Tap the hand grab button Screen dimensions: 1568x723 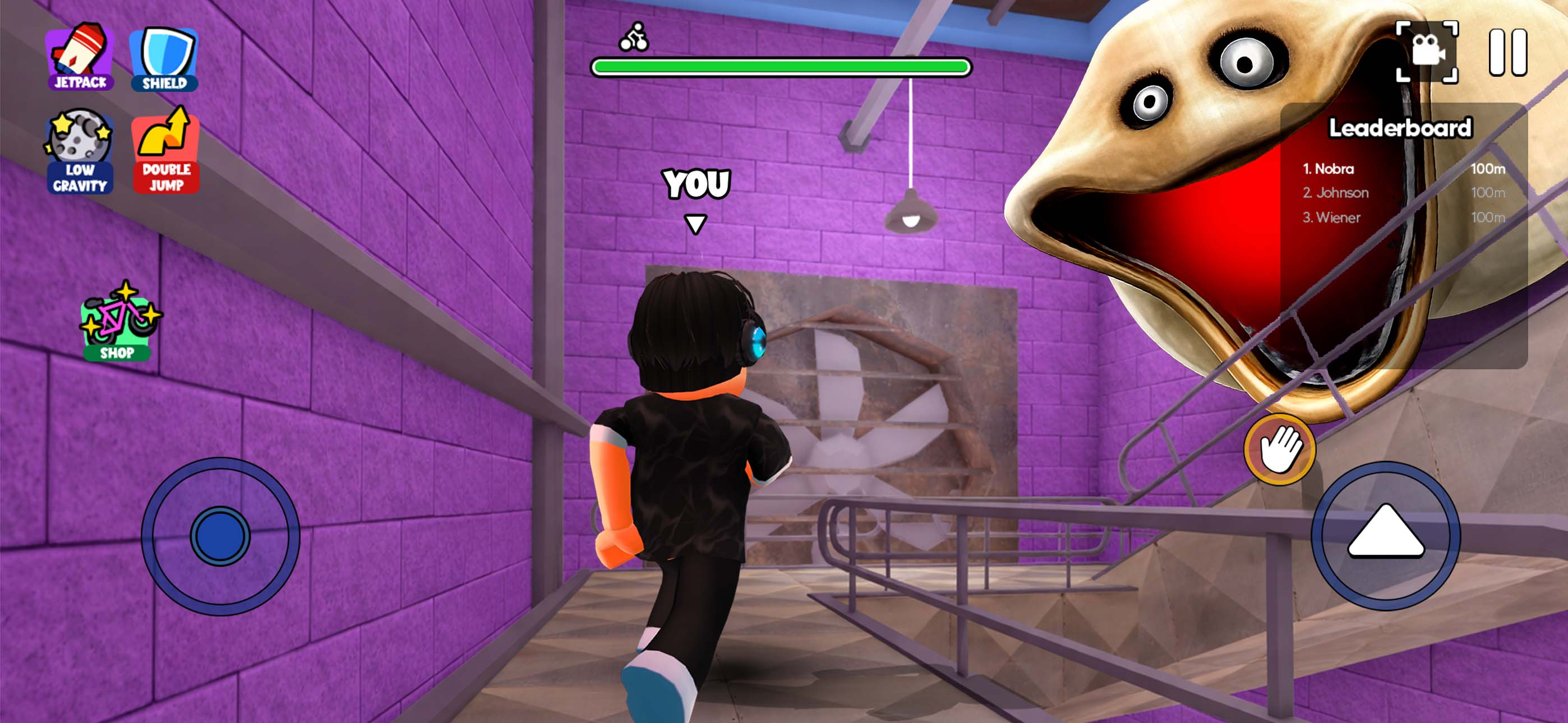tap(1279, 449)
